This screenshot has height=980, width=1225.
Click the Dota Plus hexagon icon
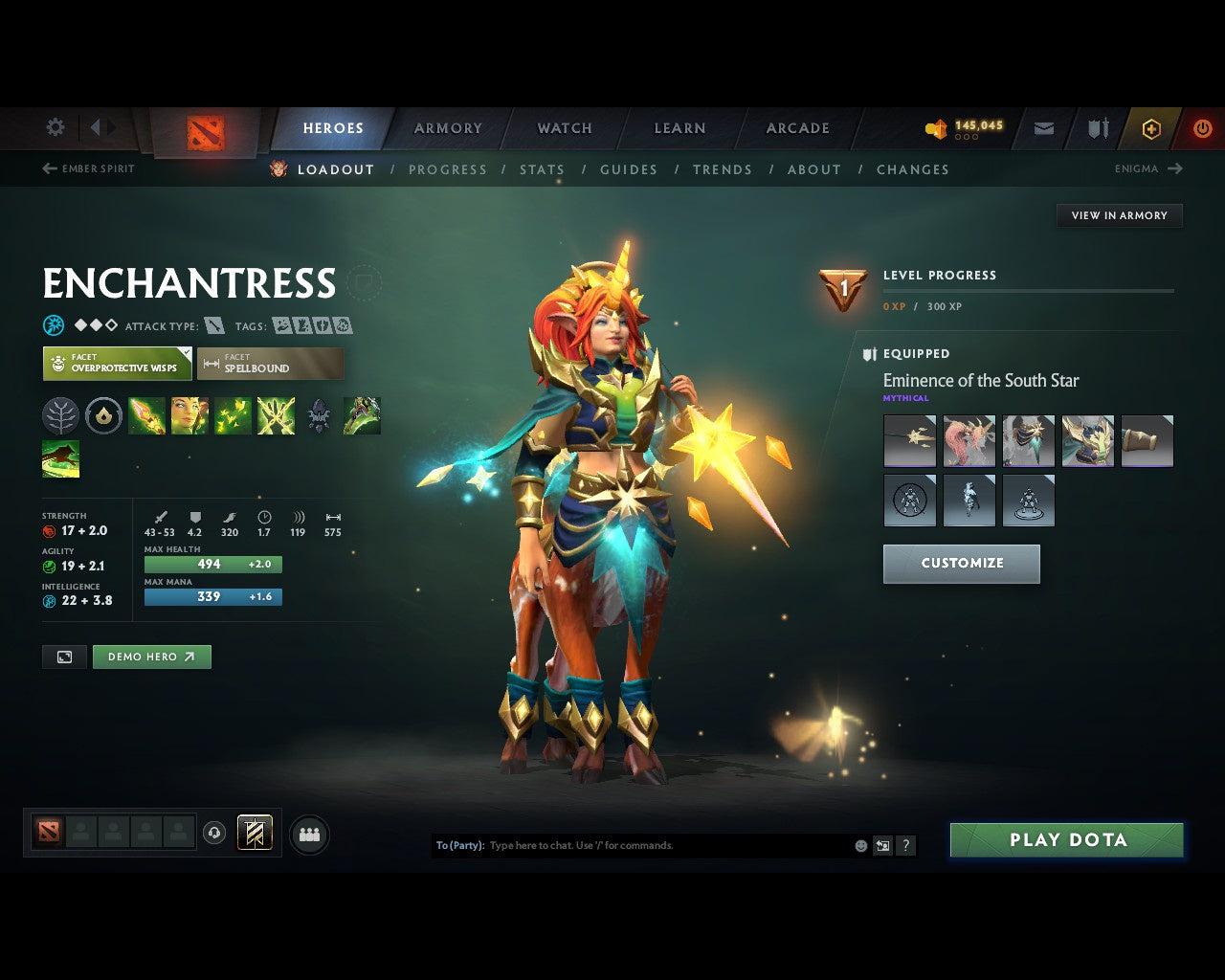[1150, 127]
